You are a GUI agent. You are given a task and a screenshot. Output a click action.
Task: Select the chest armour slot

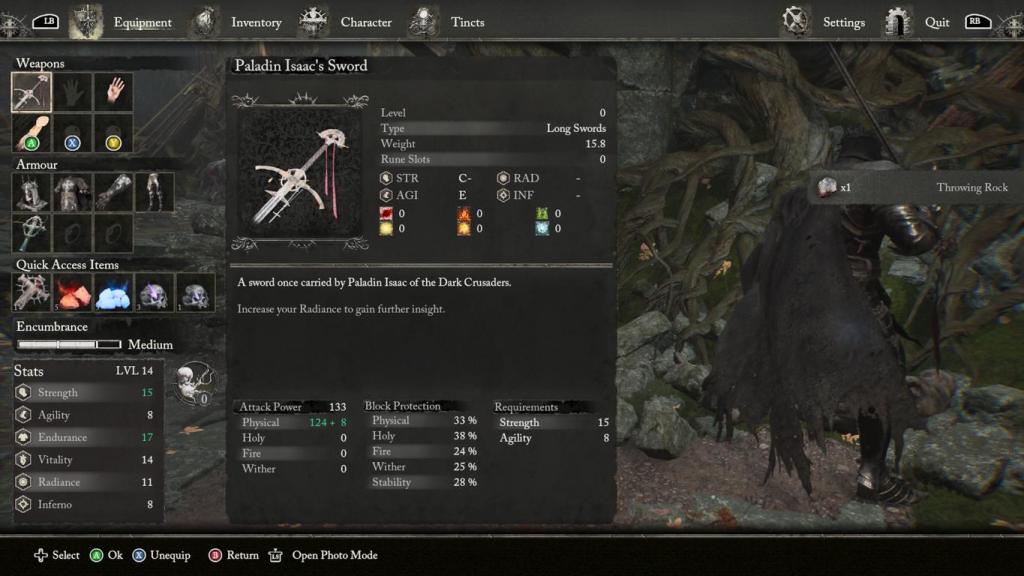click(72, 192)
